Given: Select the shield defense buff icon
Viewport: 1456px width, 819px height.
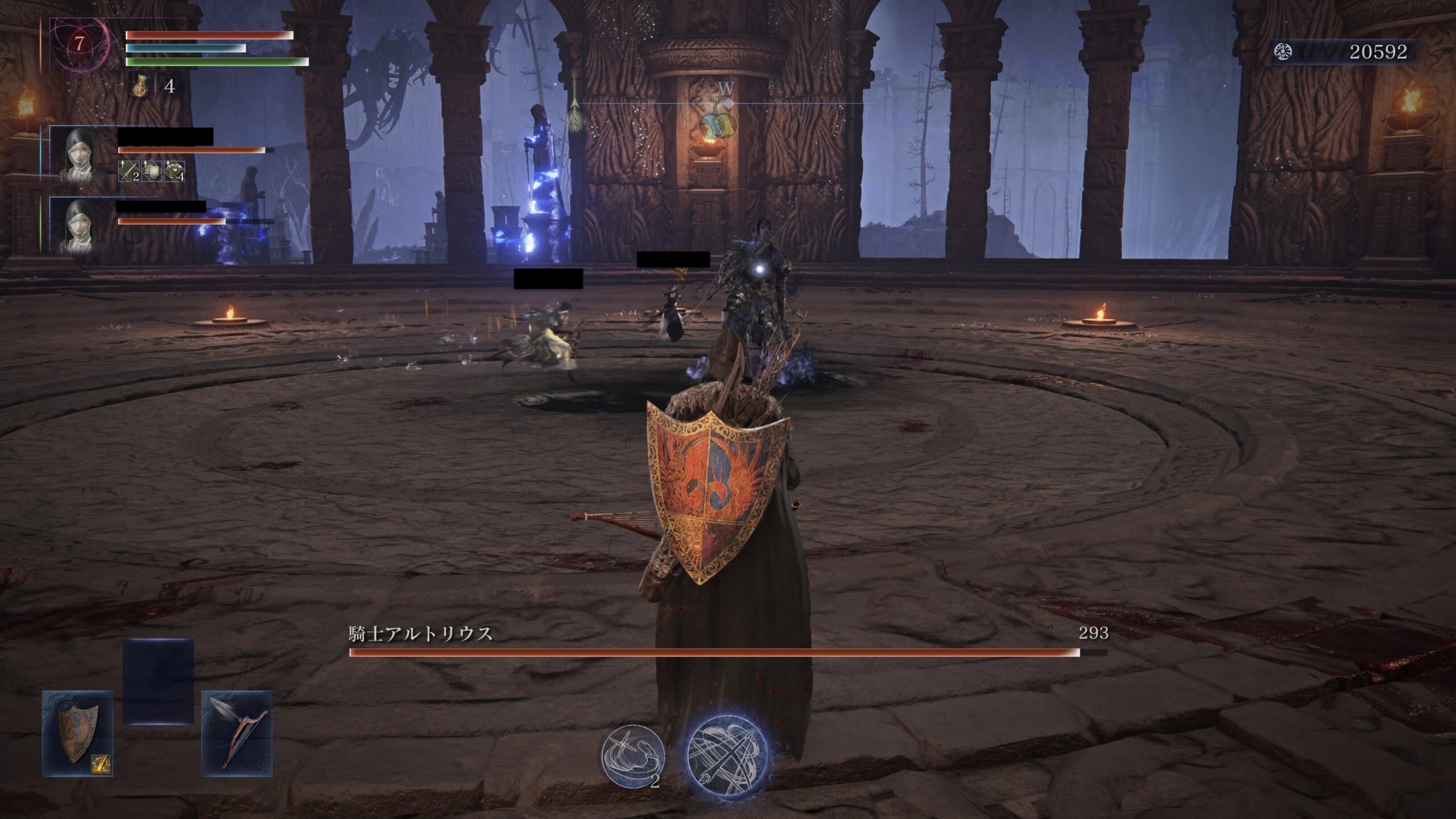Looking at the screenshot, I should (x=151, y=171).
